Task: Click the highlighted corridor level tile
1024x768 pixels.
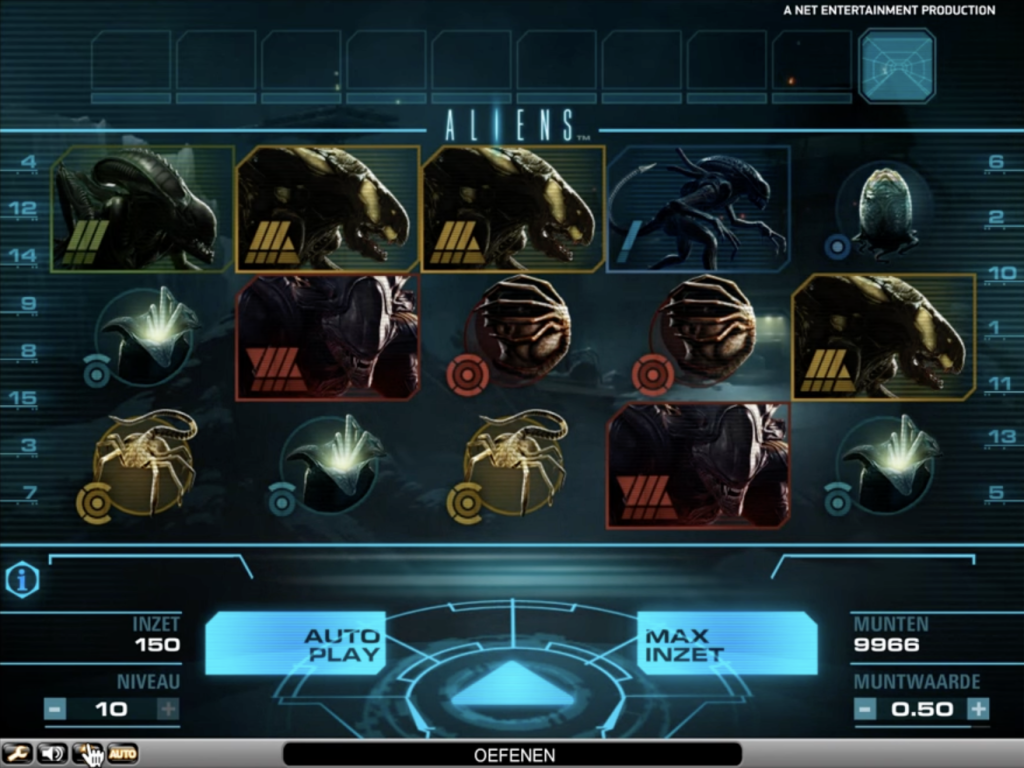Action: [896, 66]
